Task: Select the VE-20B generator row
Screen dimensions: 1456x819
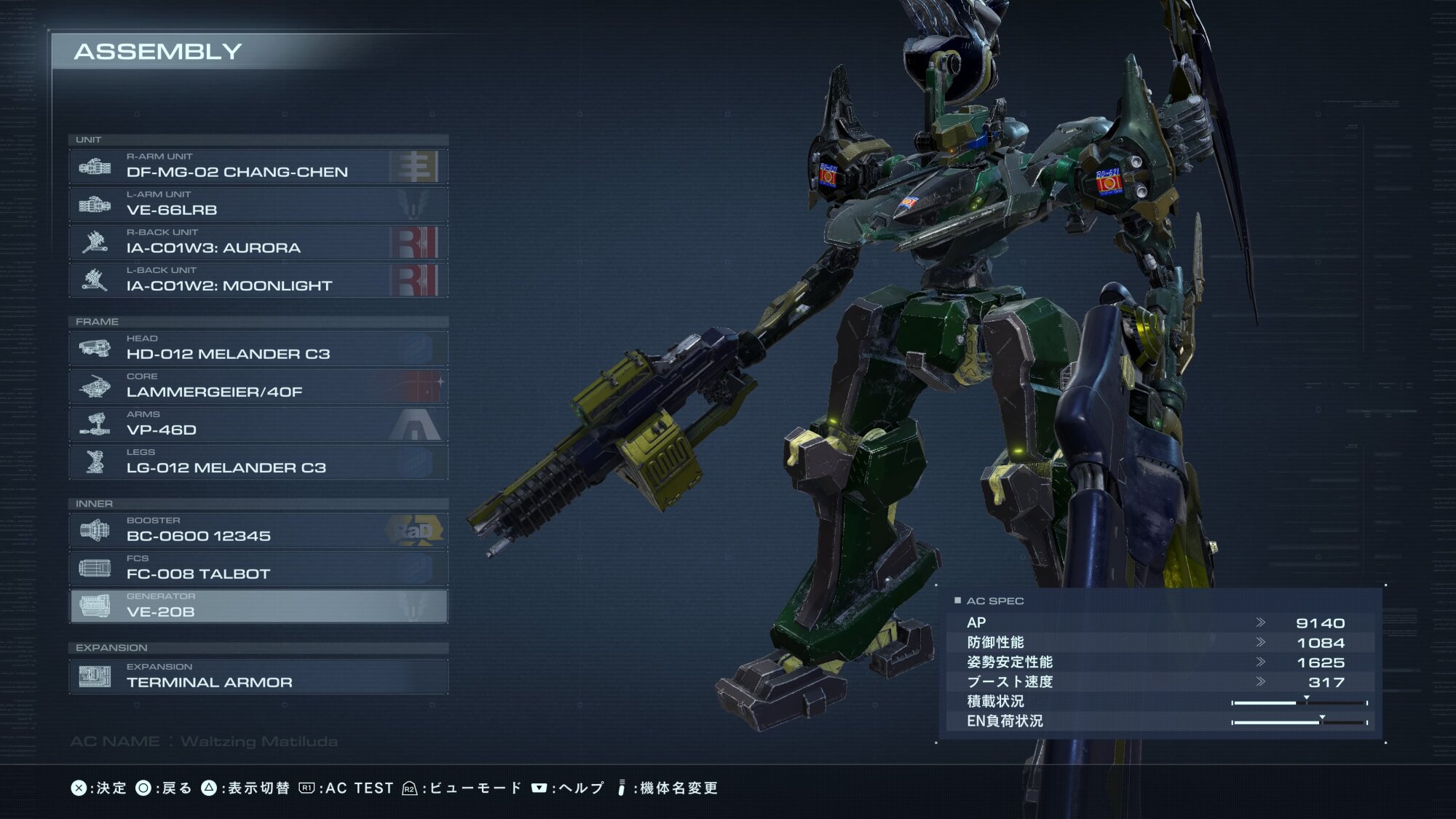Action: pyautogui.click(x=258, y=606)
